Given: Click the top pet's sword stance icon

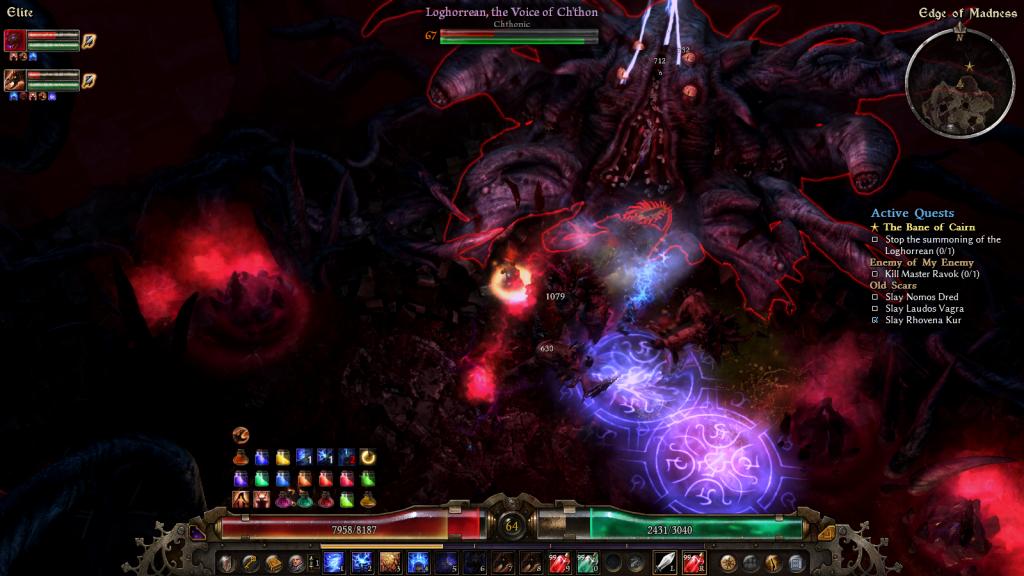Looking at the screenshot, I should (89, 40).
